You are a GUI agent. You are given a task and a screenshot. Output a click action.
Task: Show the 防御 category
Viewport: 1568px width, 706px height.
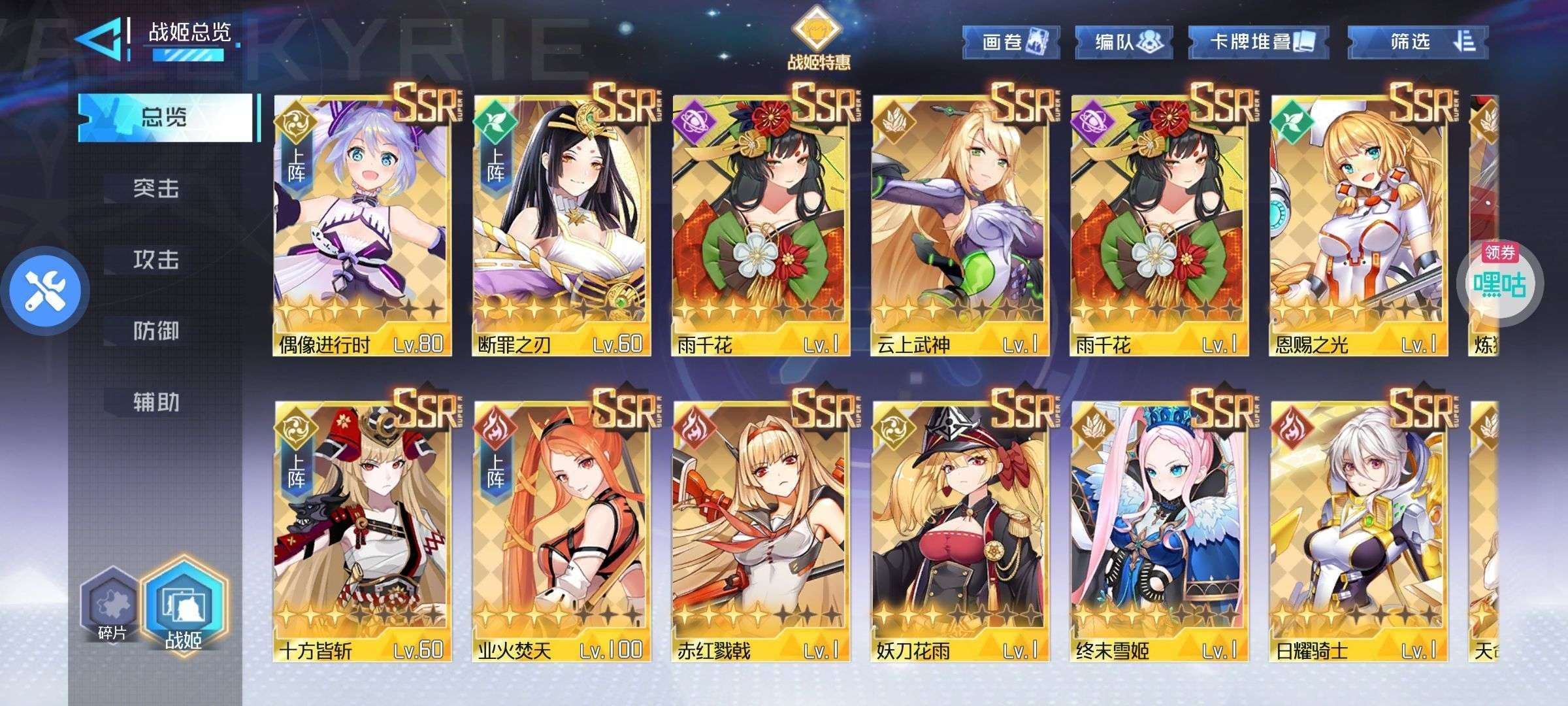pos(155,331)
